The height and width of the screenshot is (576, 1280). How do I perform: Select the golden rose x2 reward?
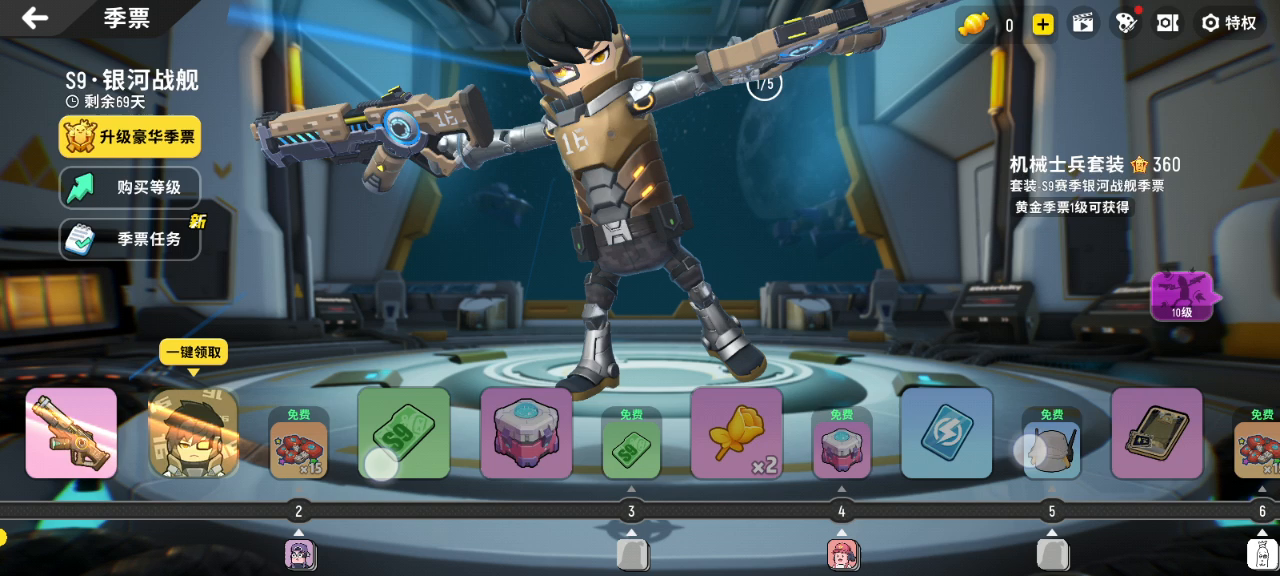tap(736, 433)
